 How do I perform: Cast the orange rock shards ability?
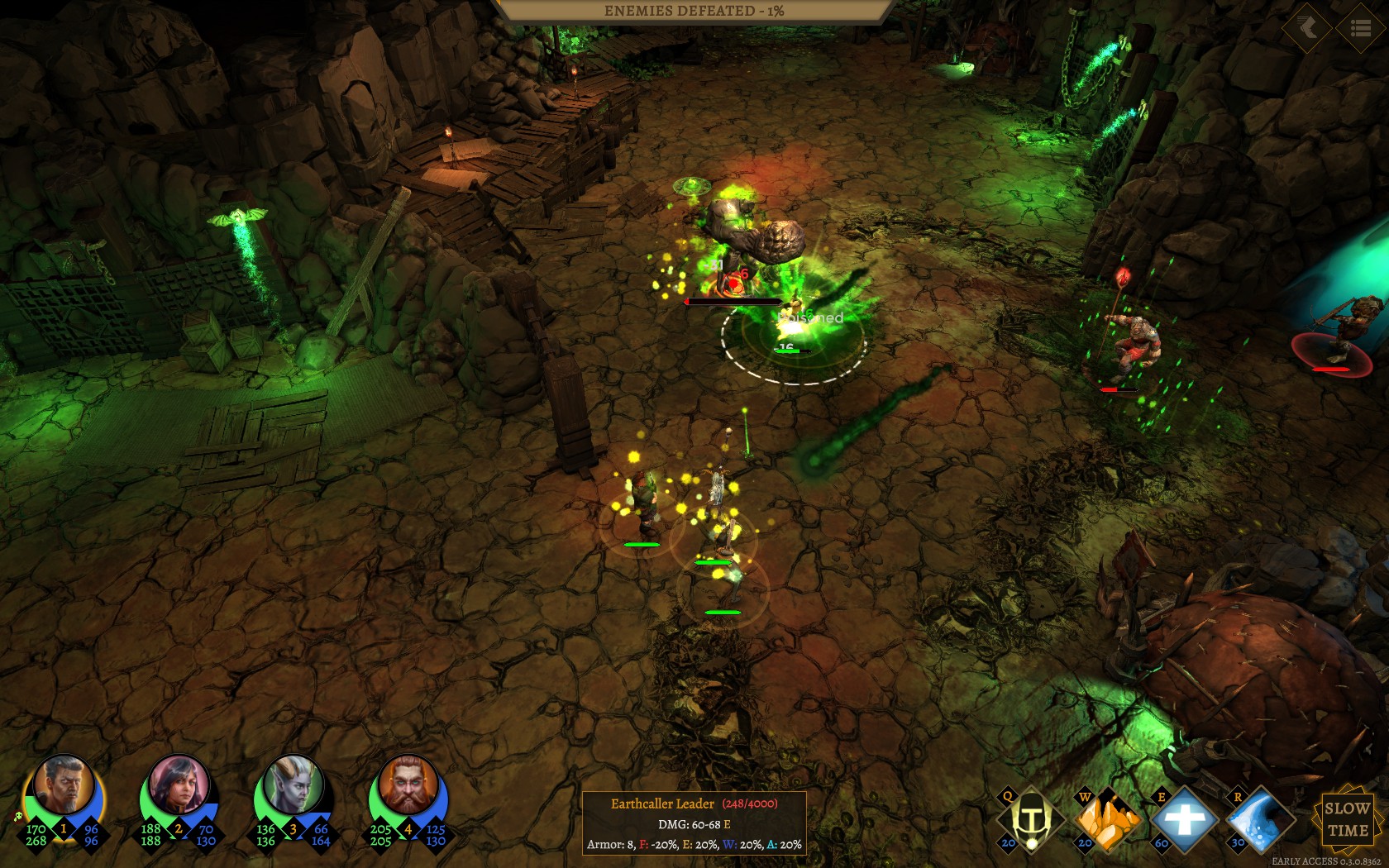coord(1108,819)
